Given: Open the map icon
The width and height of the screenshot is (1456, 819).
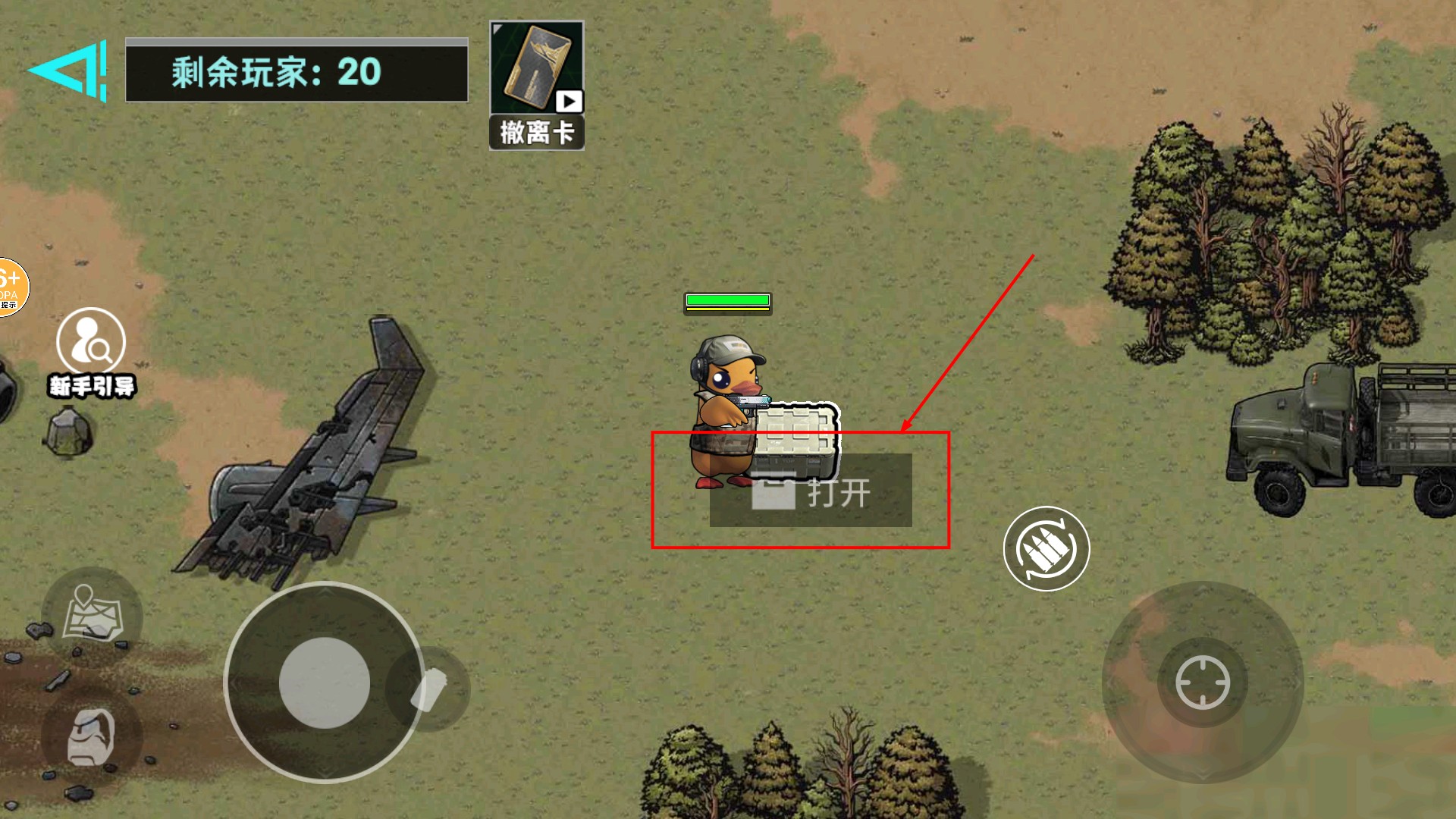Looking at the screenshot, I should click(x=93, y=614).
